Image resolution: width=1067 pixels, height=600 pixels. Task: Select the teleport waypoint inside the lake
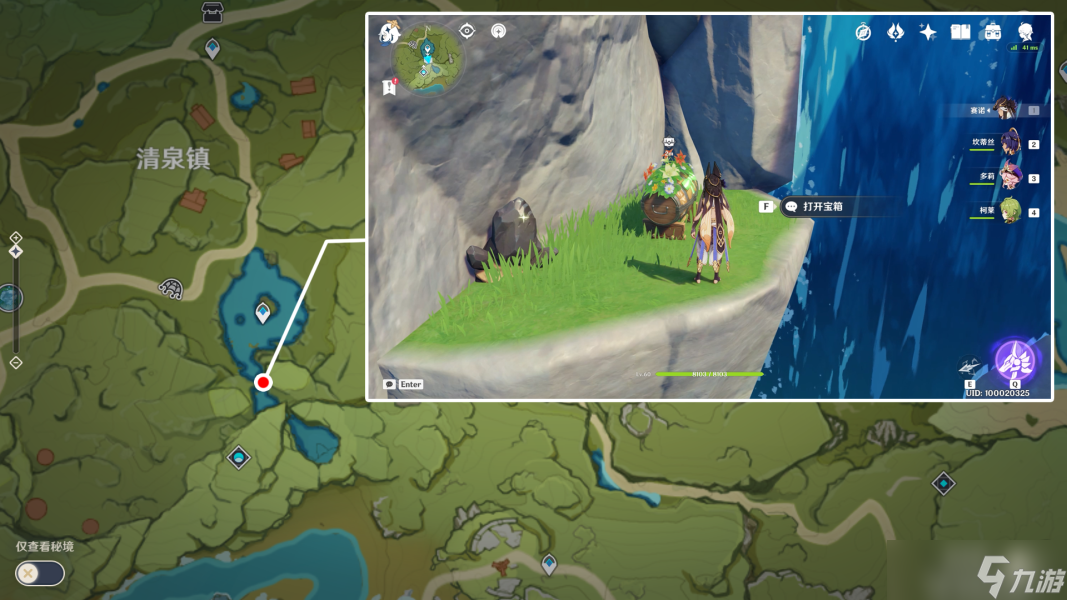[x=263, y=313]
